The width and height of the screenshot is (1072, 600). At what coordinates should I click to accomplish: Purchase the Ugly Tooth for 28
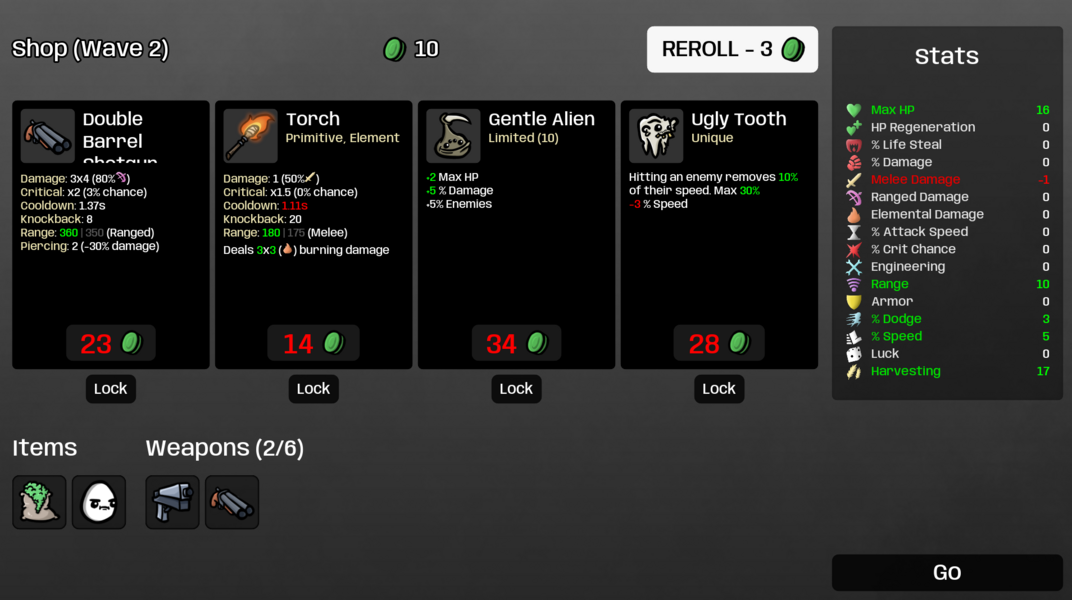click(718, 343)
